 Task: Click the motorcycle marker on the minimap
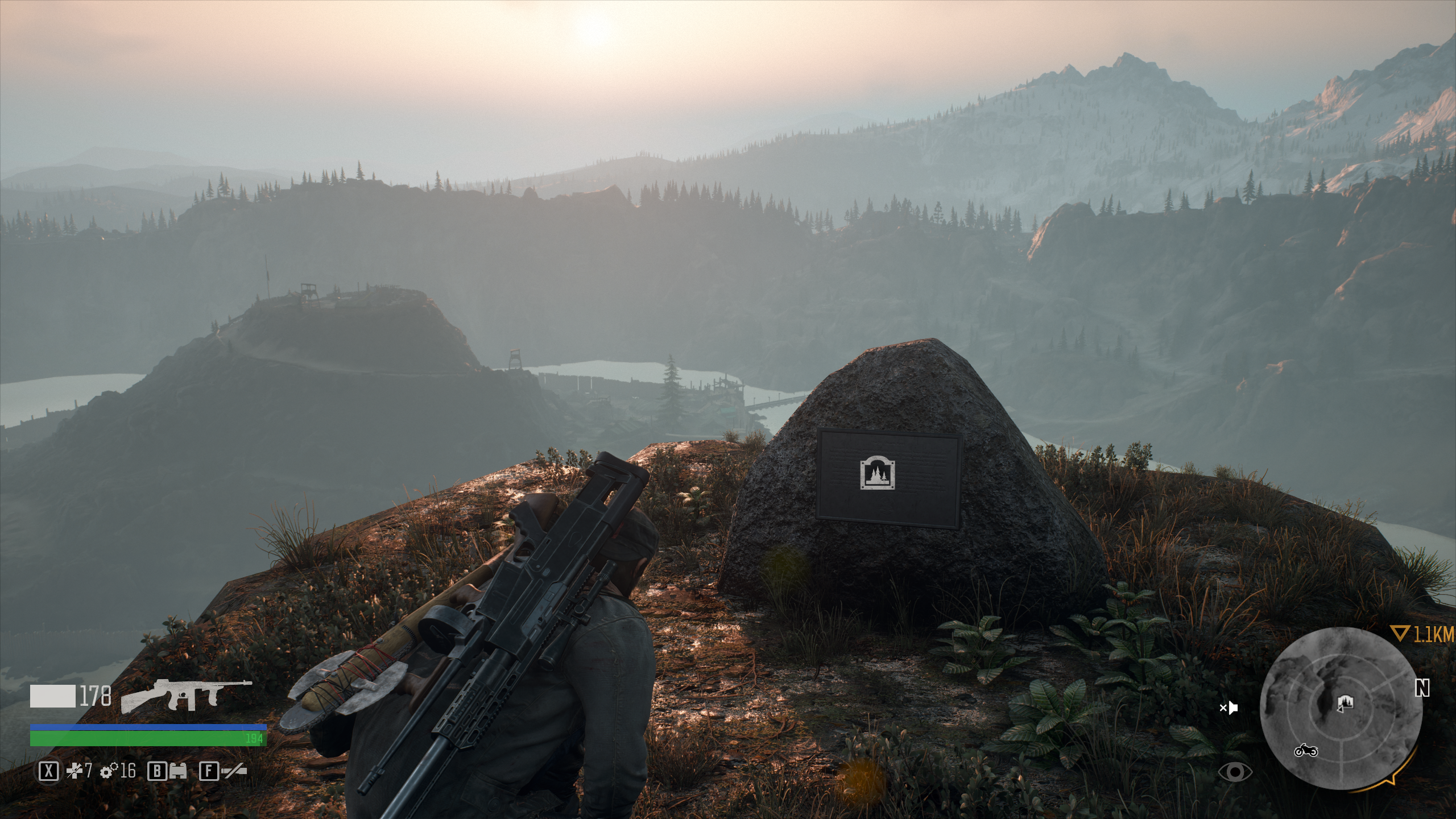click(1306, 751)
